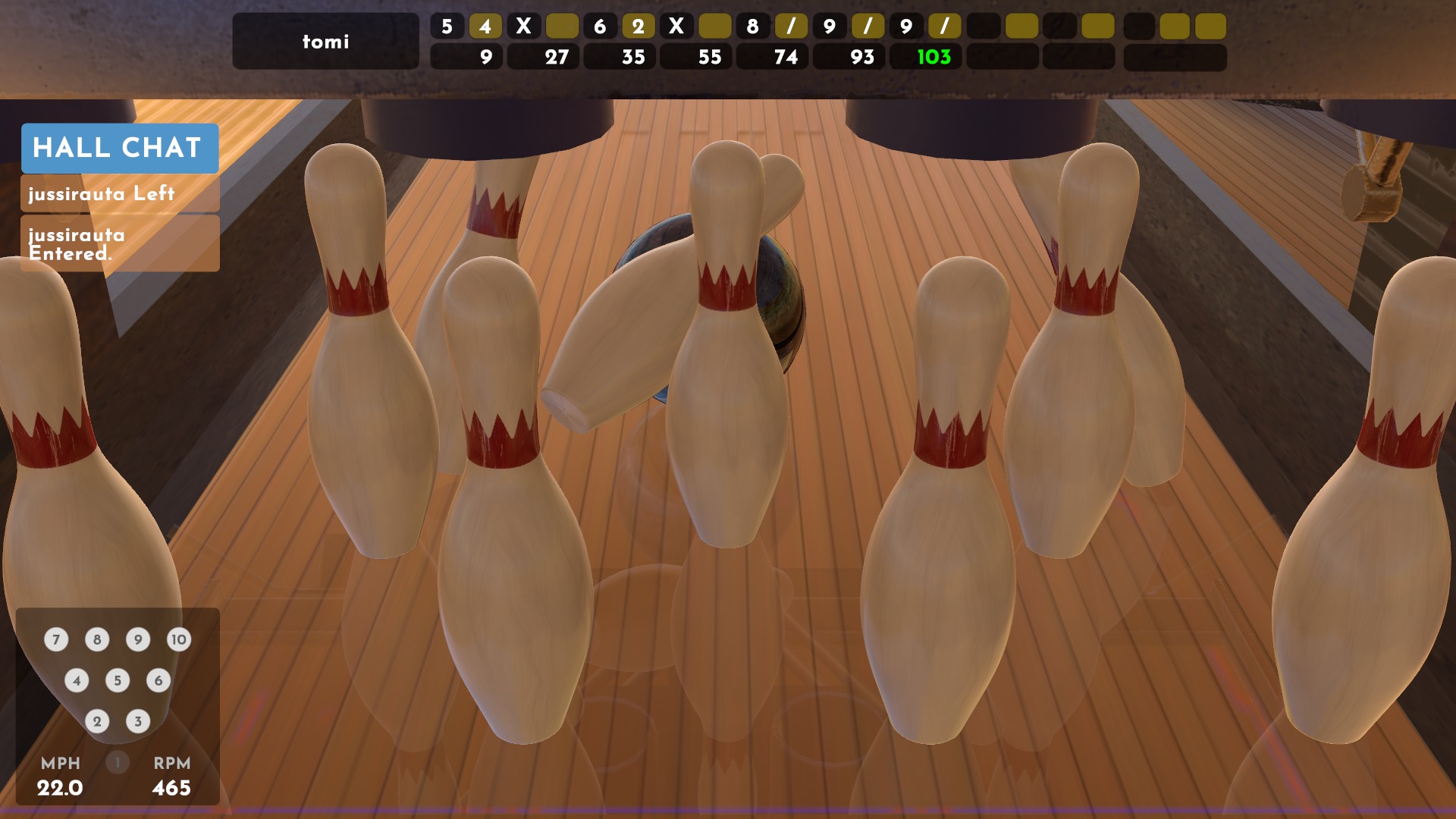Select pin 3 in the pin layout widget
This screenshot has width=1456, height=819.
pos(137,721)
